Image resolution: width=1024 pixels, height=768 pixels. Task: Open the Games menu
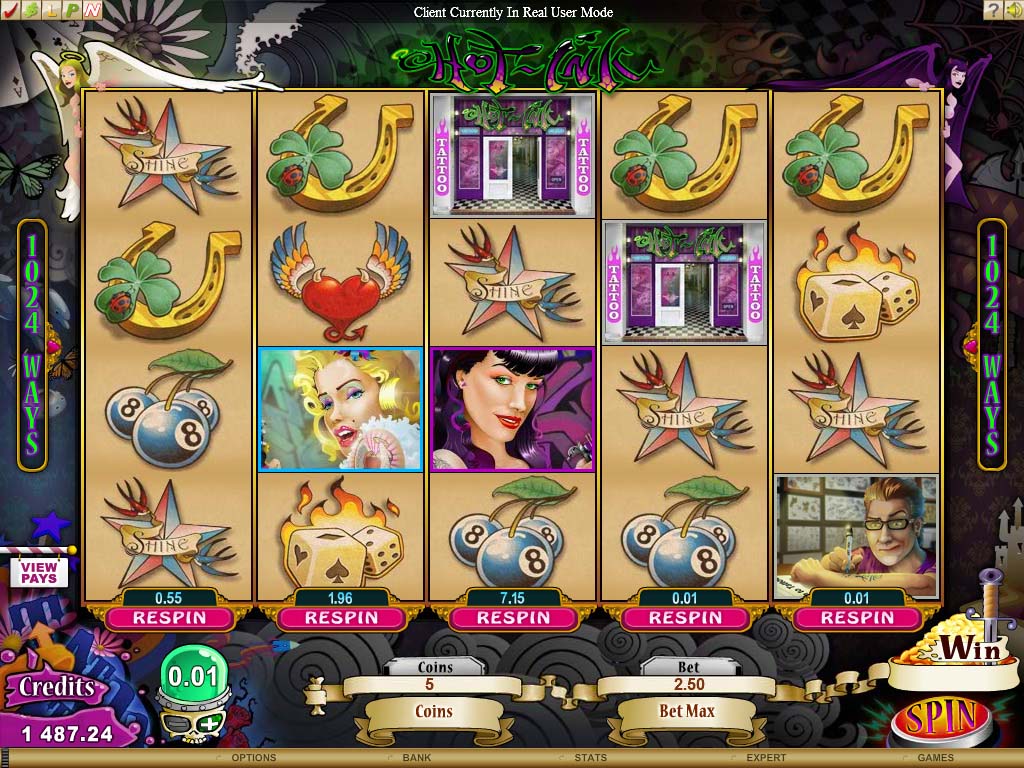pyautogui.click(x=936, y=758)
